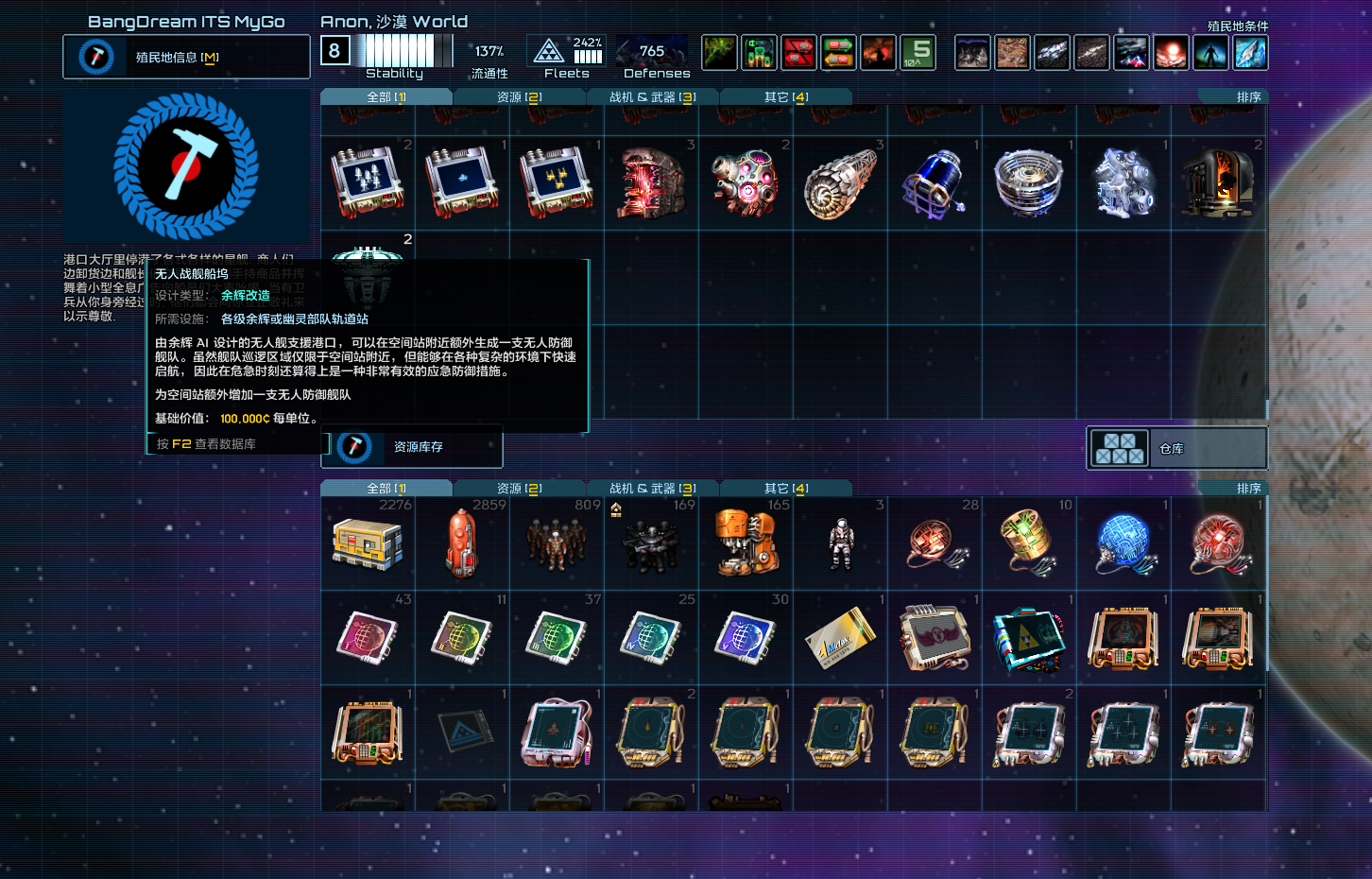
Task: Select the 其它 [4] category tab
Action: [786, 488]
